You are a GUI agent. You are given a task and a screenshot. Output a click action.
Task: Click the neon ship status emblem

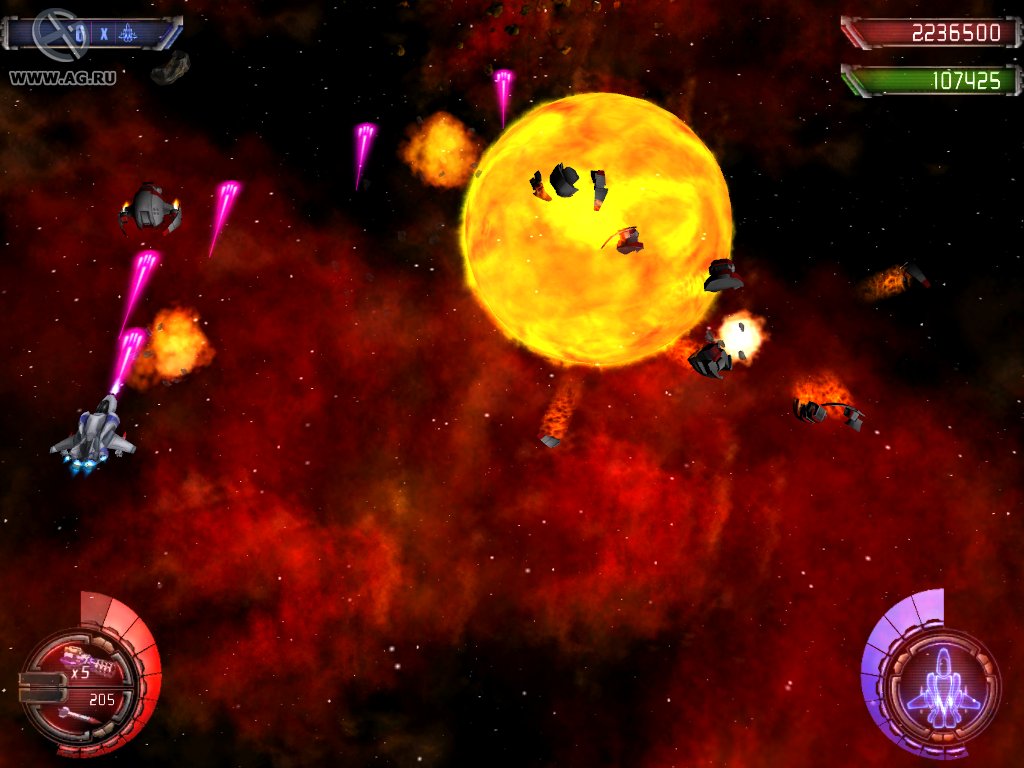point(942,687)
